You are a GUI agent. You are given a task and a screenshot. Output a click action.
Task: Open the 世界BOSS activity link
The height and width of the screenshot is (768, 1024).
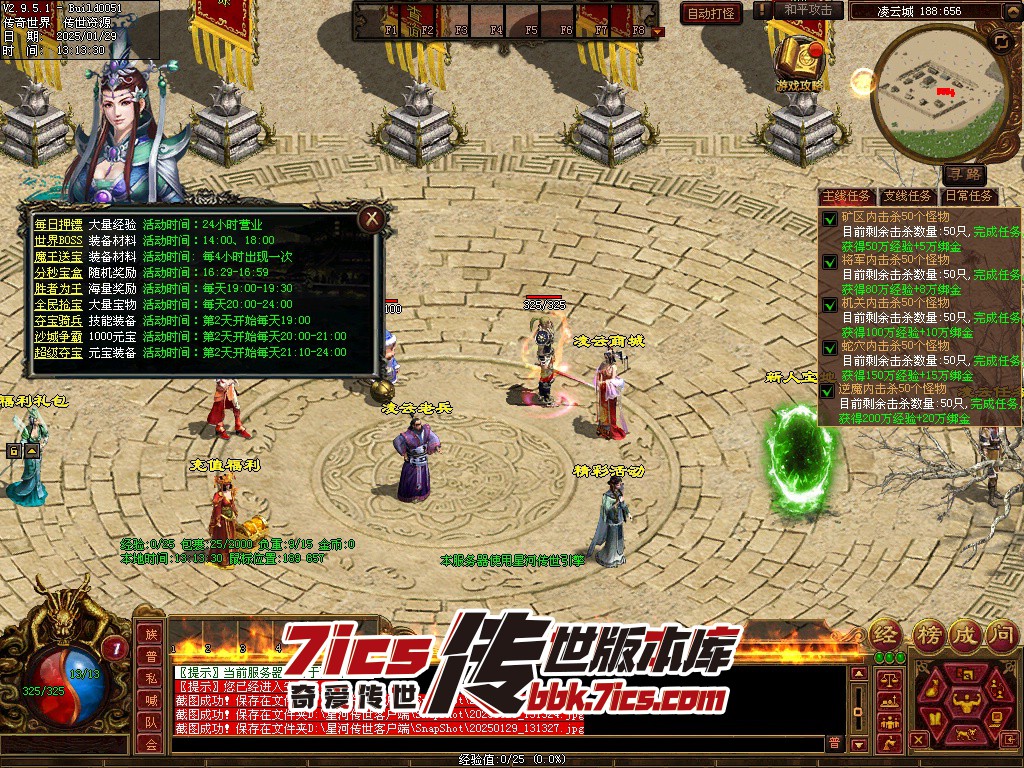click(x=59, y=240)
